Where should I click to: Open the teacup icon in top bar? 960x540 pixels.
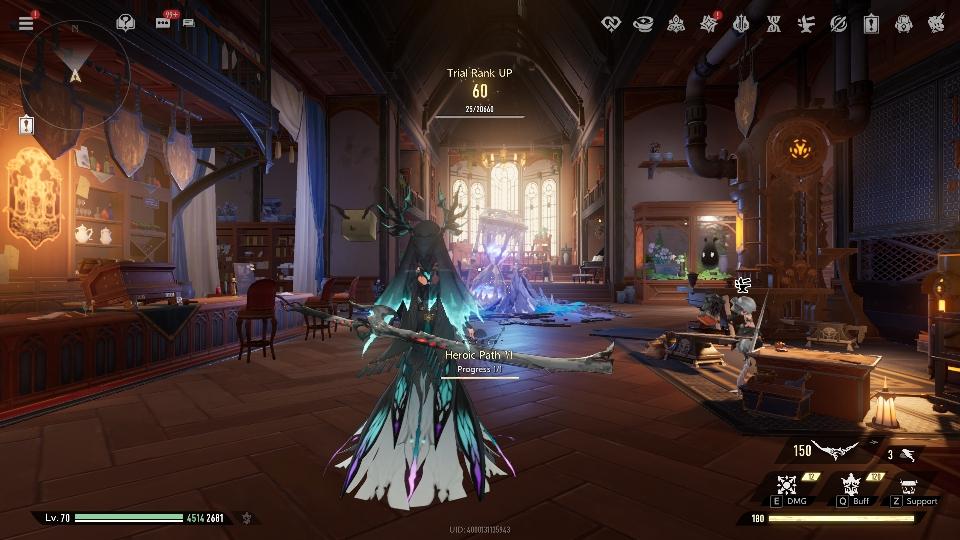coord(644,23)
